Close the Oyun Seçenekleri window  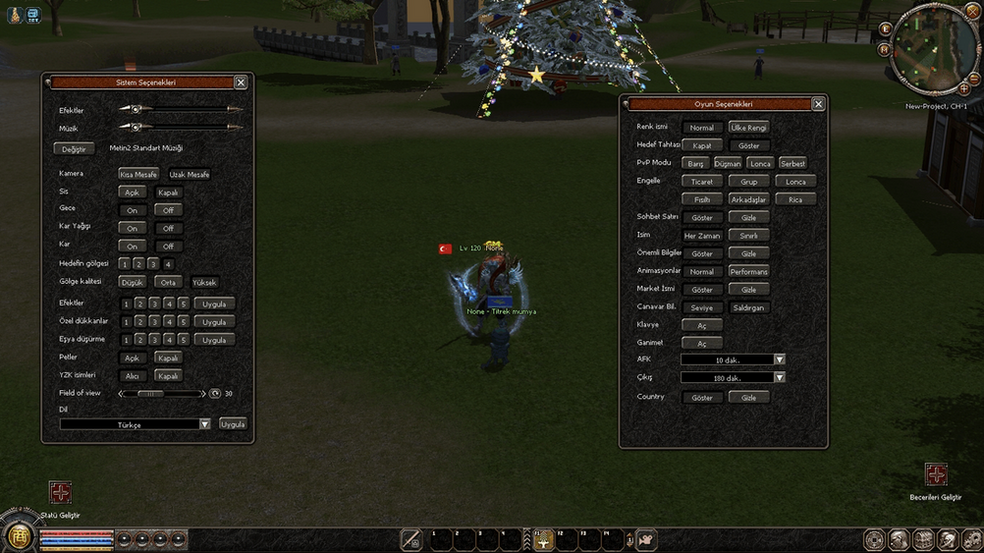click(x=818, y=104)
